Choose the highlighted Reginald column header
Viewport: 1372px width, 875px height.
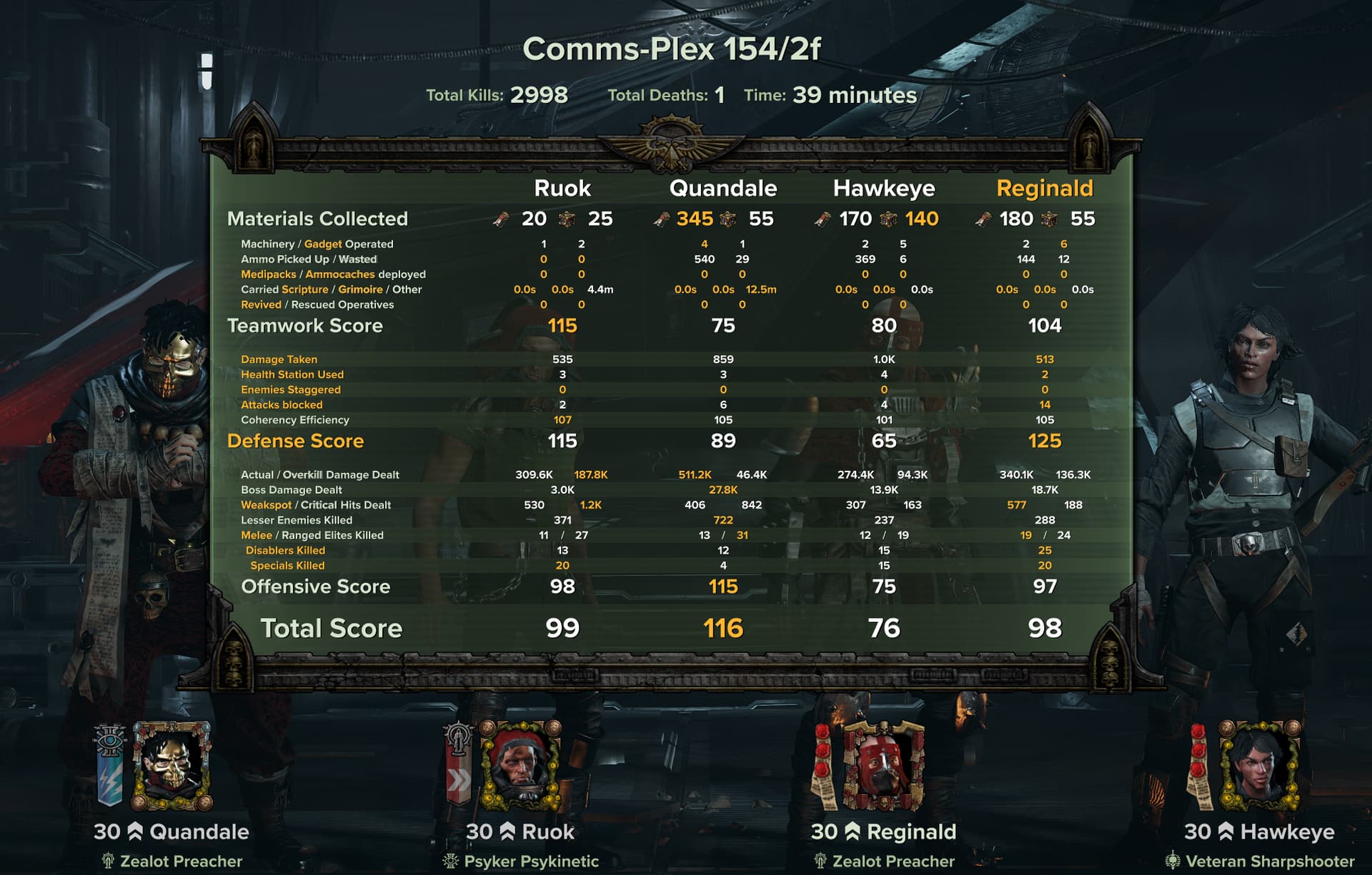[1044, 188]
